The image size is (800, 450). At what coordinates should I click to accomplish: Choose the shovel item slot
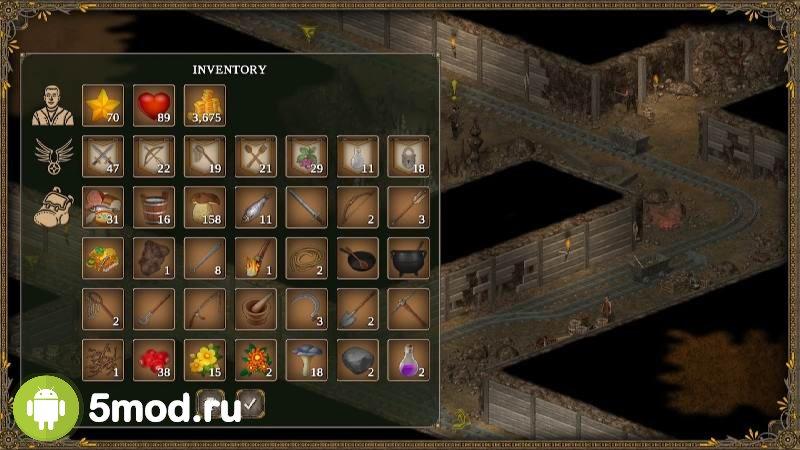[357, 309]
